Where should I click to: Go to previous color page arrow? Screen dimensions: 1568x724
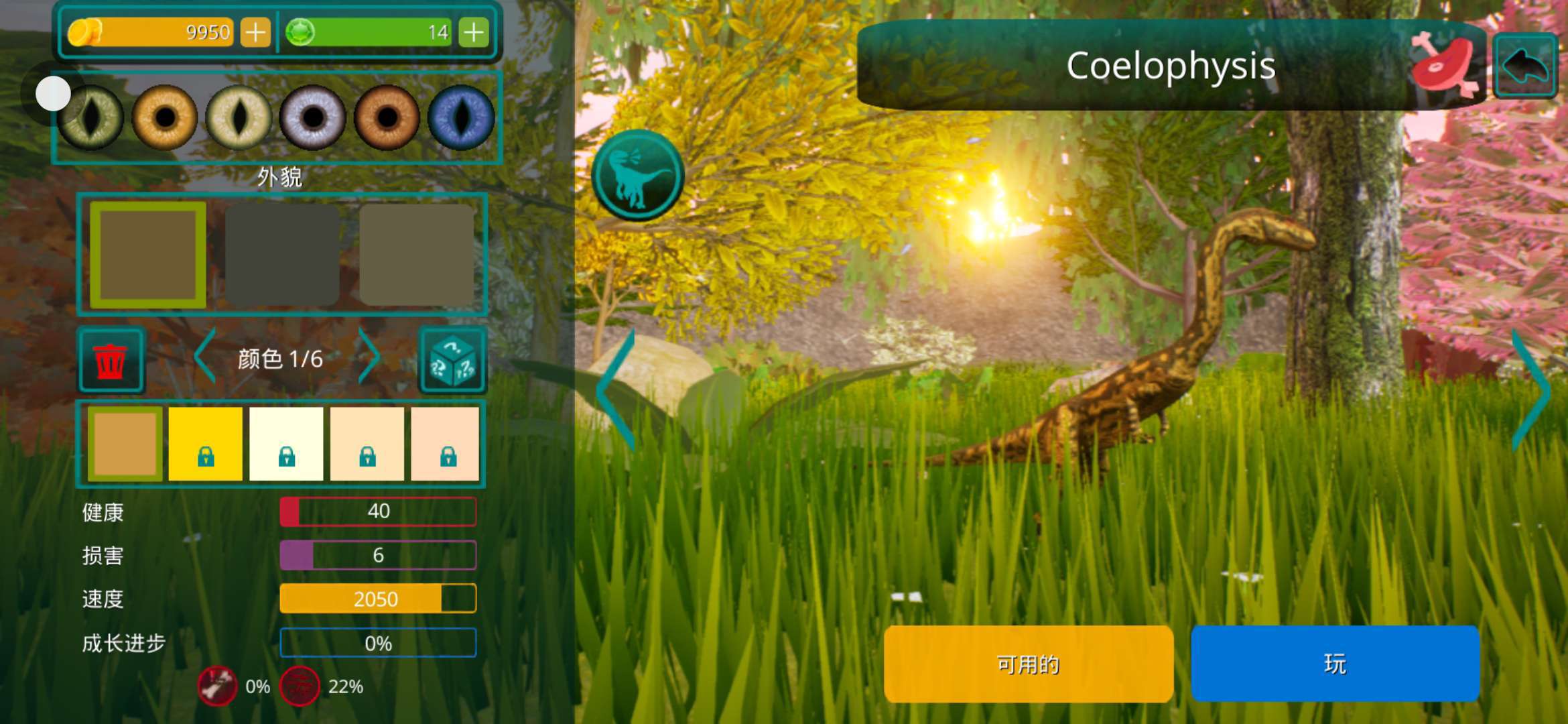(205, 357)
